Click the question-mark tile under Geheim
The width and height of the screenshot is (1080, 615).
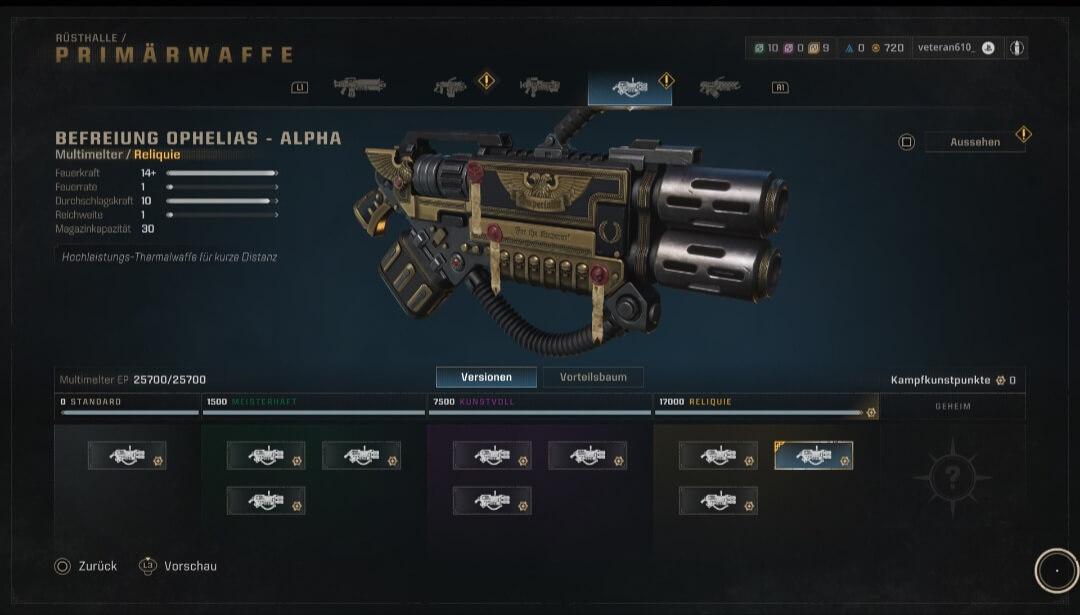click(x=951, y=477)
